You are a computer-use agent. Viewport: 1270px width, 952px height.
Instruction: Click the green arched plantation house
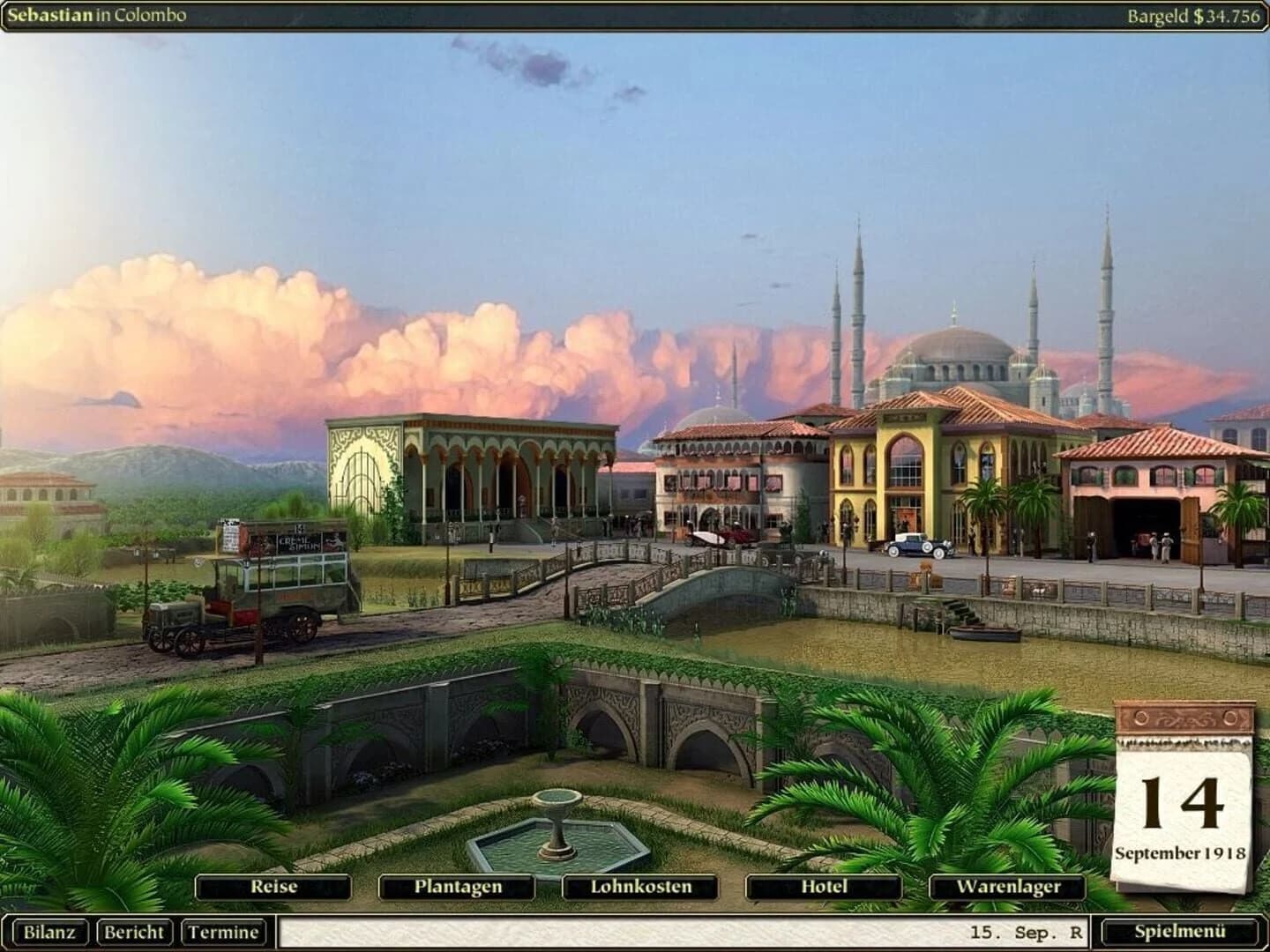(x=476, y=476)
